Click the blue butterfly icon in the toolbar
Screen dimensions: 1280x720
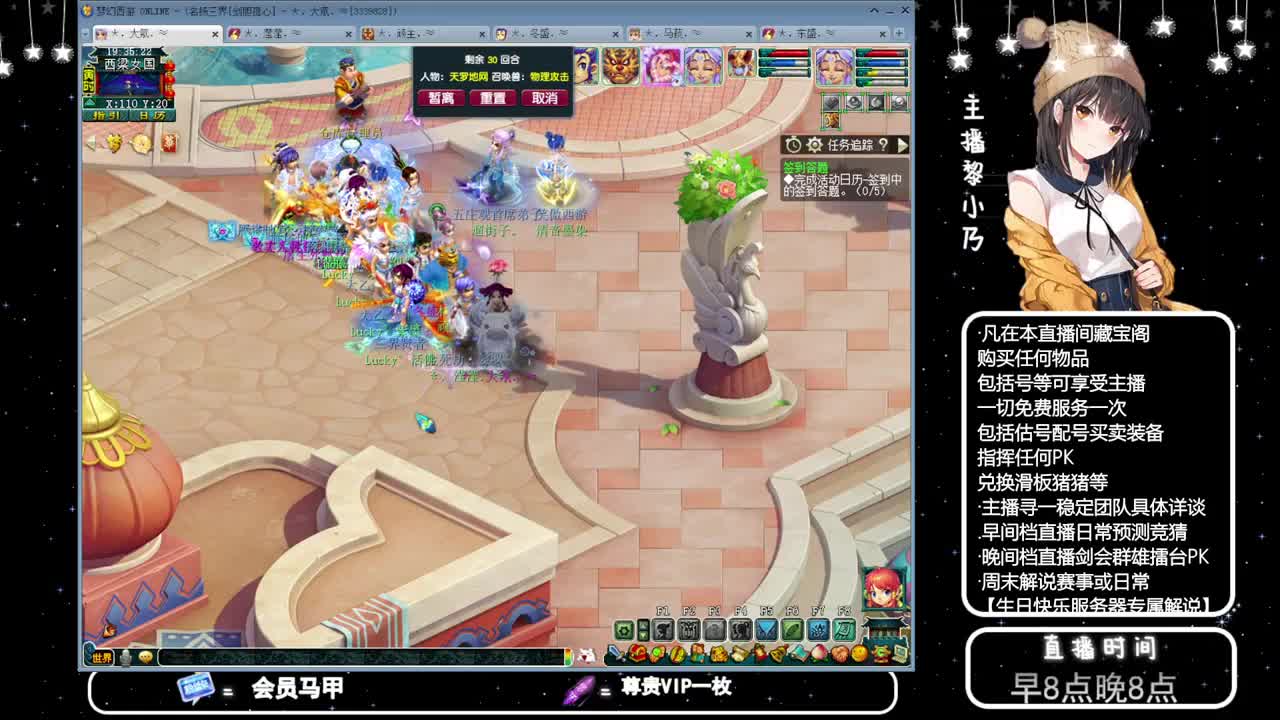coord(767,631)
